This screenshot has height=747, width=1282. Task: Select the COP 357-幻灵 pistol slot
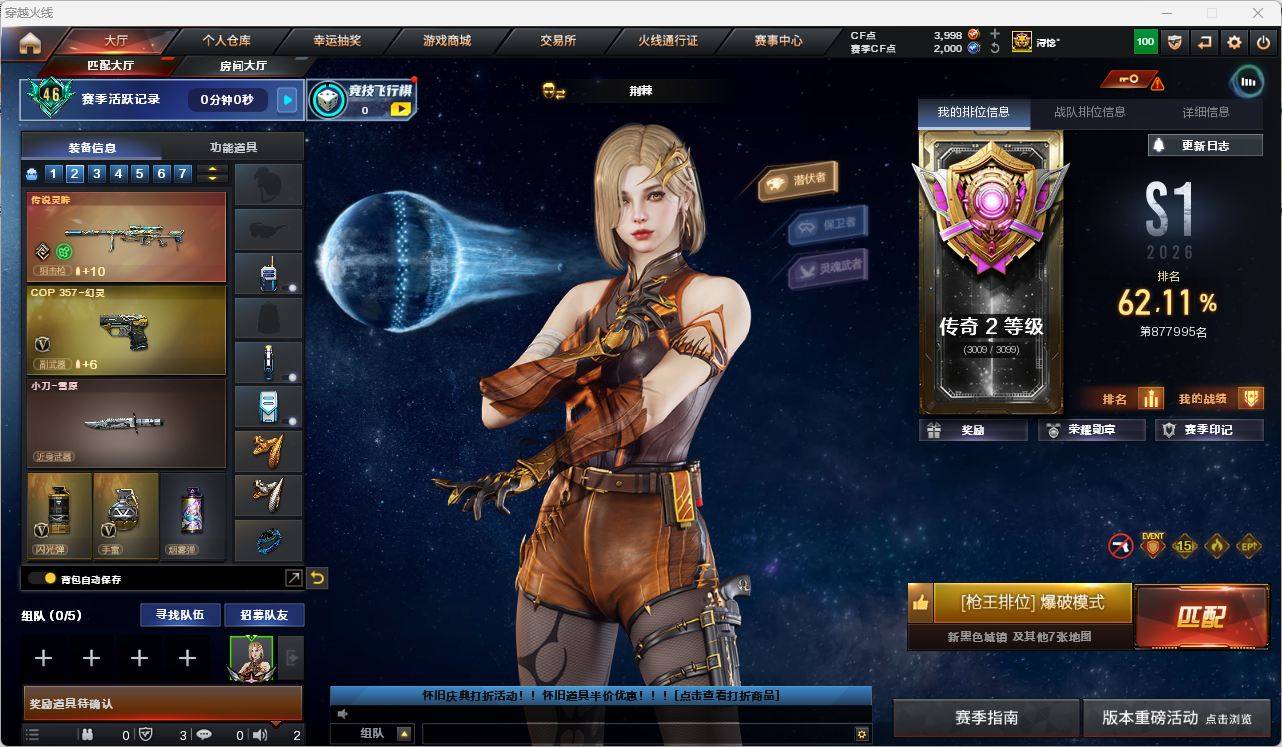(x=126, y=330)
